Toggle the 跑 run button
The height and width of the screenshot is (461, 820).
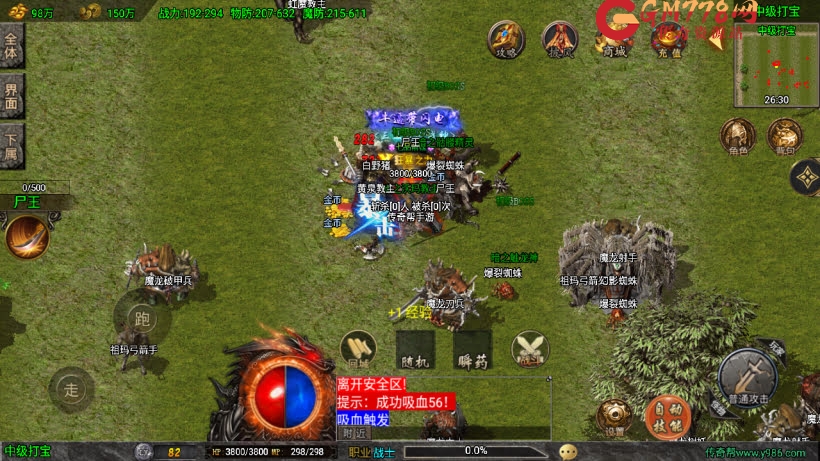coord(141,320)
